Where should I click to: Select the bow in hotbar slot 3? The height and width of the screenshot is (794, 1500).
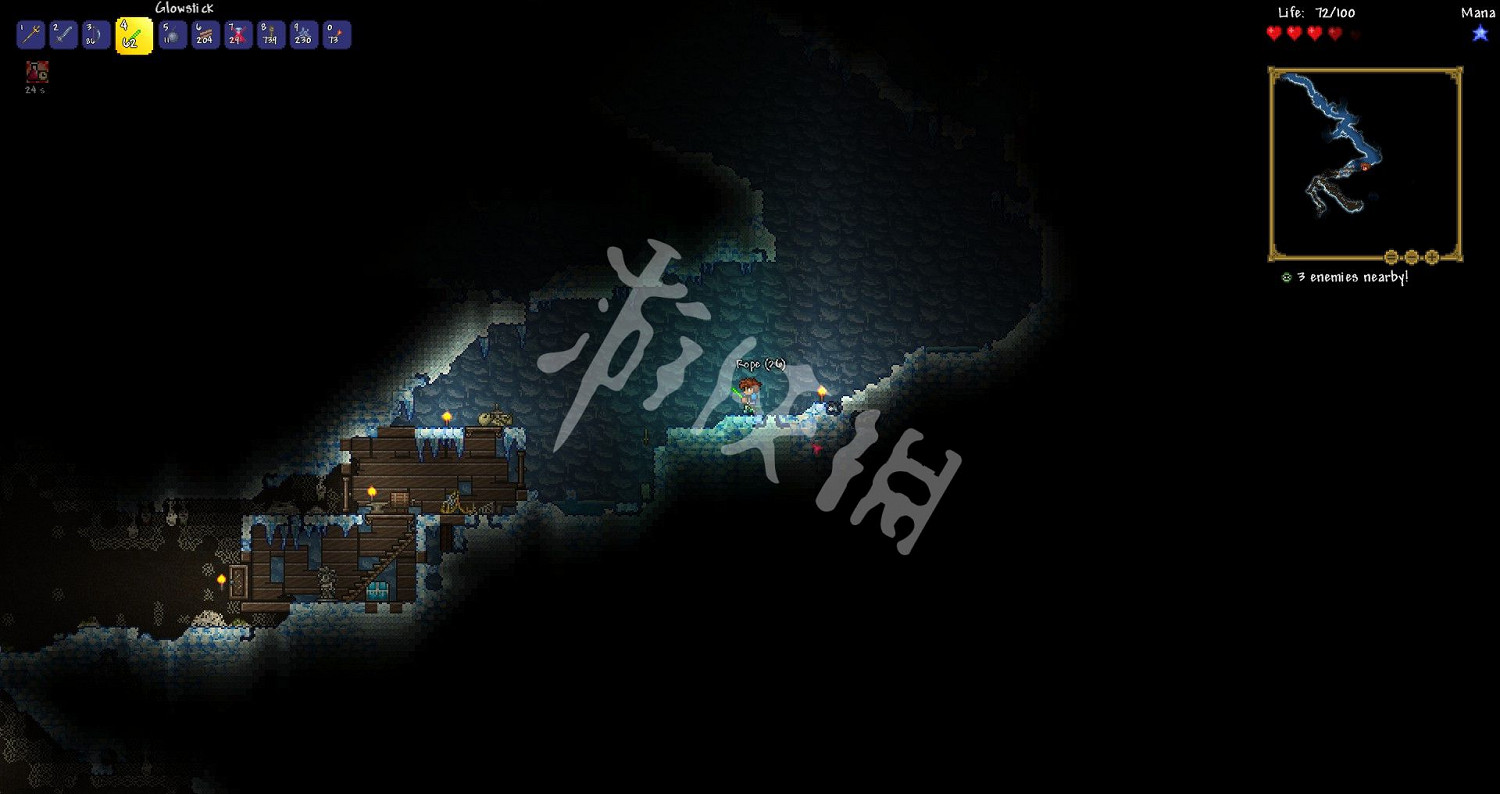pos(96,34)
